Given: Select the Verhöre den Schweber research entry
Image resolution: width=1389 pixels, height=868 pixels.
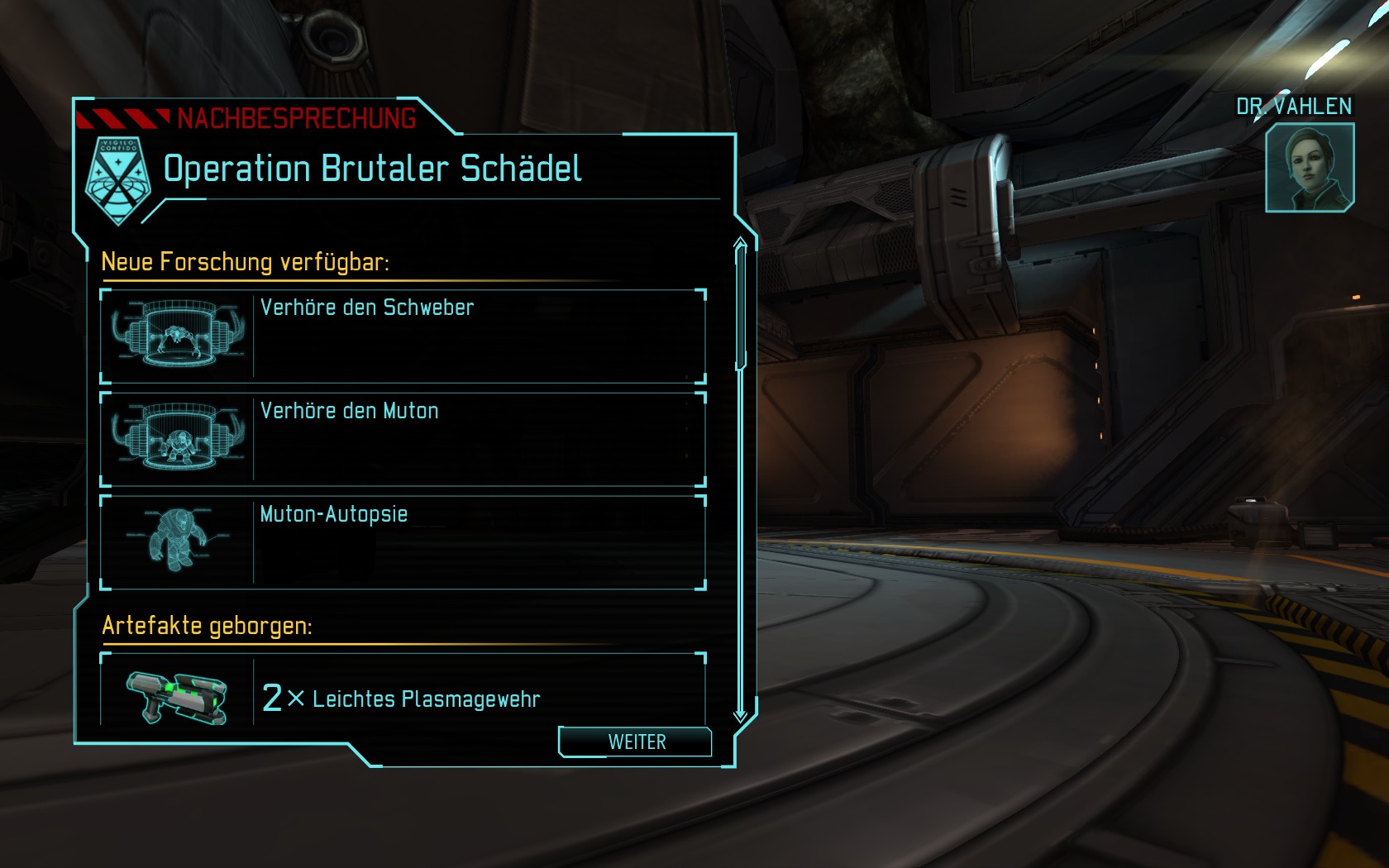Looking at the screenshot, I should (x=403, y=336).
